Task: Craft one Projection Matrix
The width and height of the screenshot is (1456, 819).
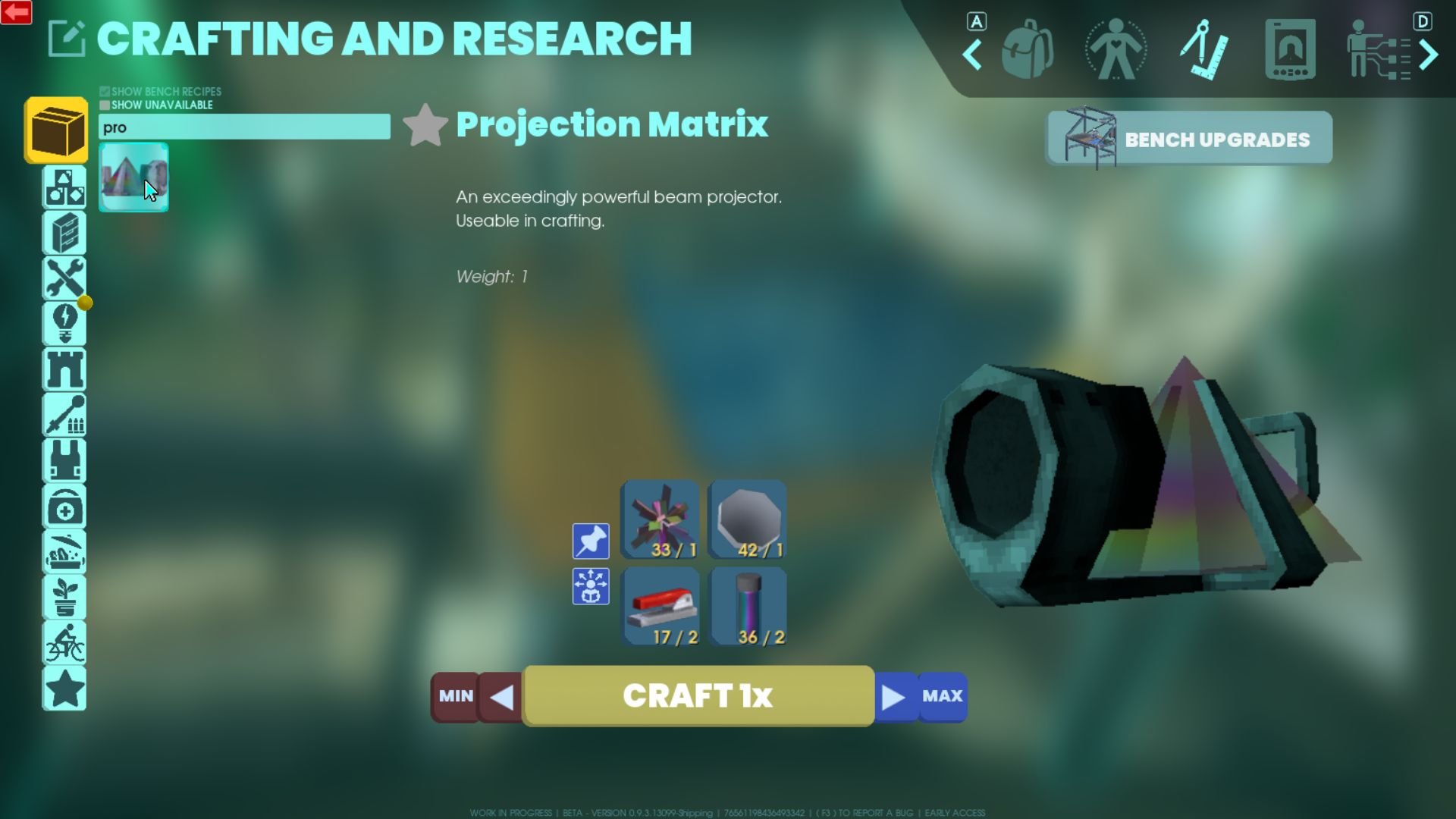Action: [x=698, y=695]
